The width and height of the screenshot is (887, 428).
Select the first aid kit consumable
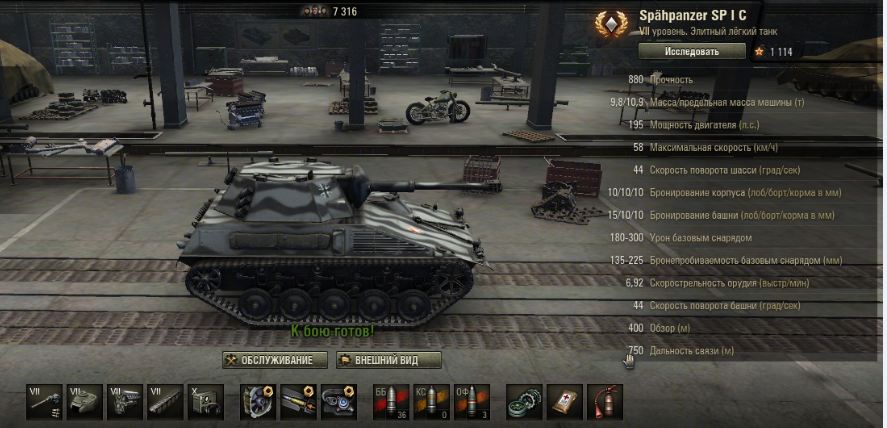[x=564, y=401]
